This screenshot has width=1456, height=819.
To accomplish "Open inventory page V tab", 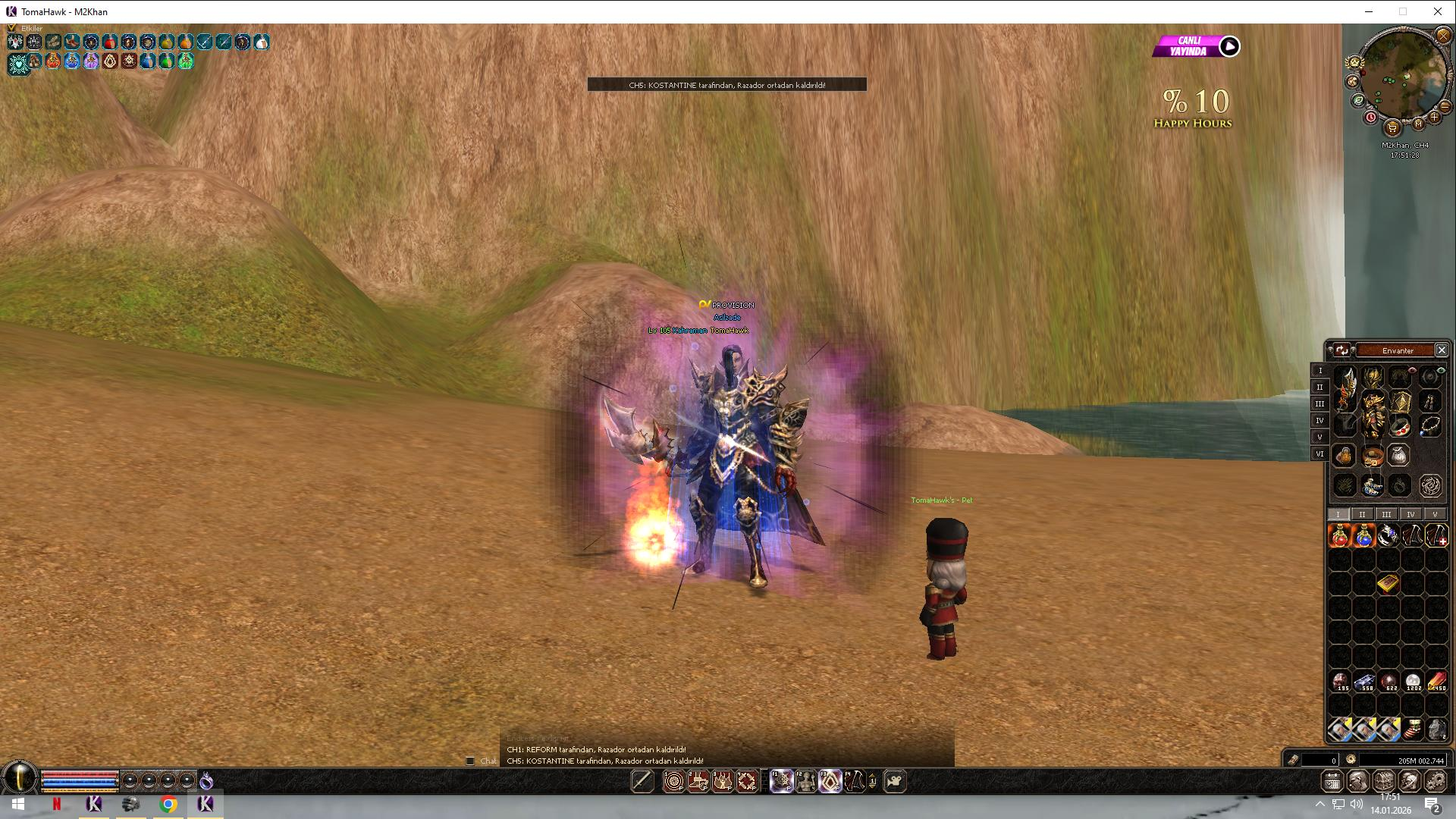I will pyautogui.click(x=1435, y=514).
